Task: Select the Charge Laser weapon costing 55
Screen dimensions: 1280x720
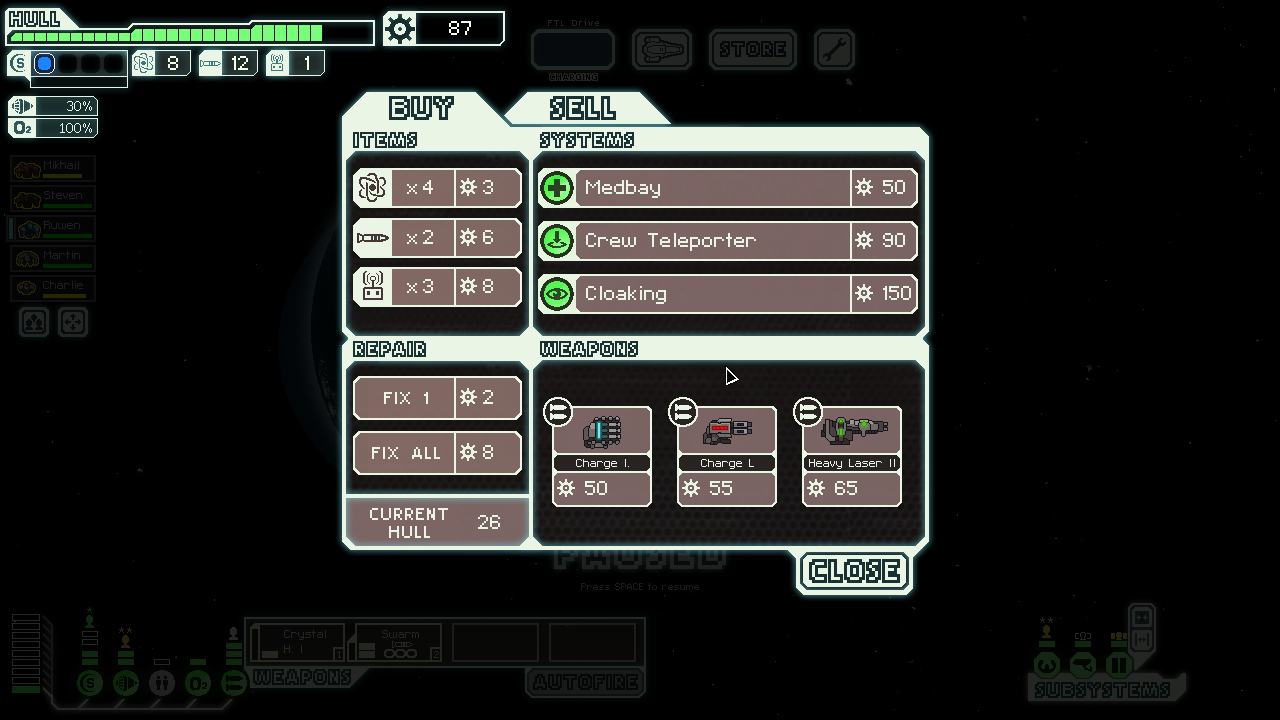Action: (x=727, y=455)
